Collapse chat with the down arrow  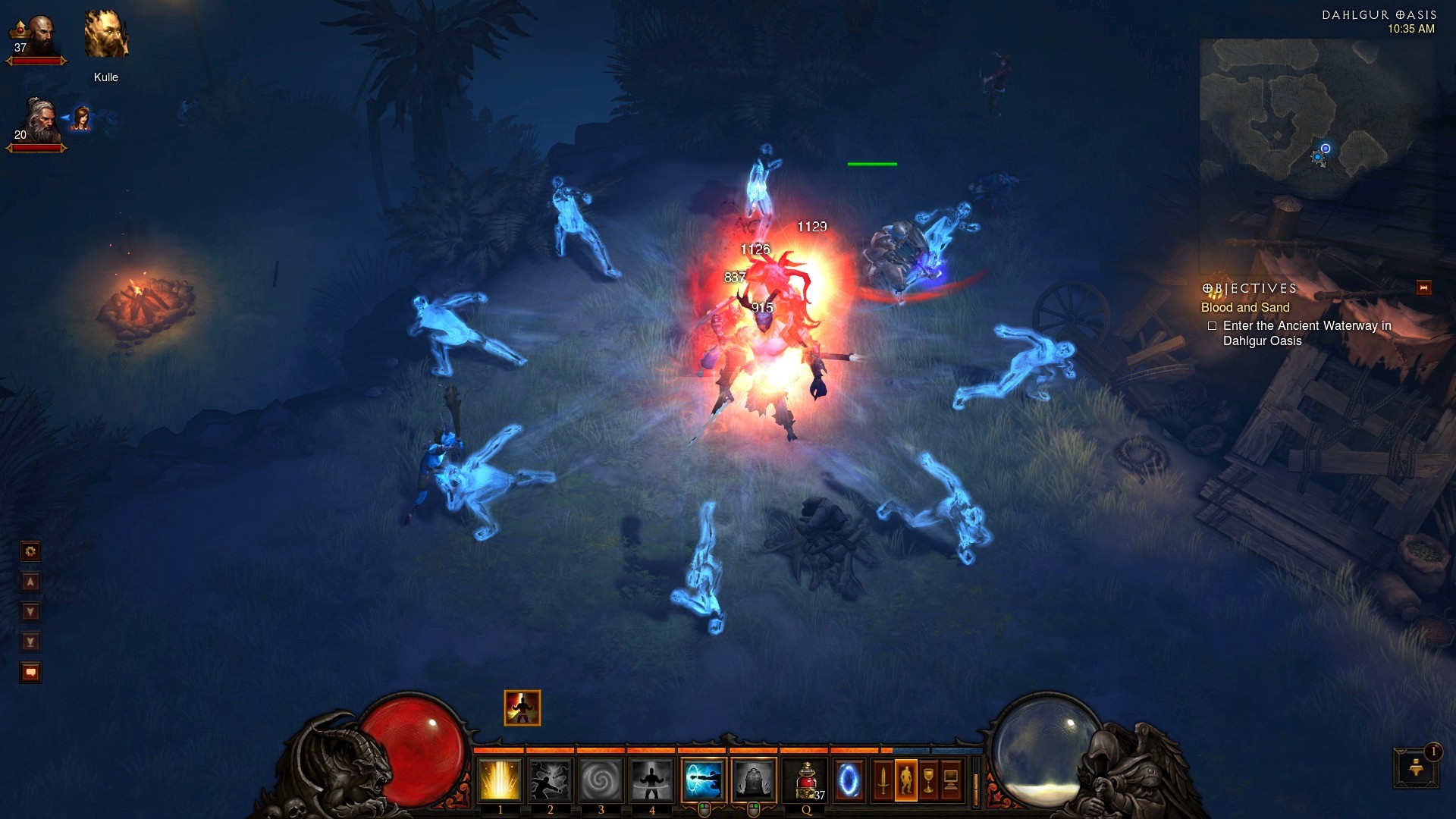pyautogui.click(x=30, y=610)
